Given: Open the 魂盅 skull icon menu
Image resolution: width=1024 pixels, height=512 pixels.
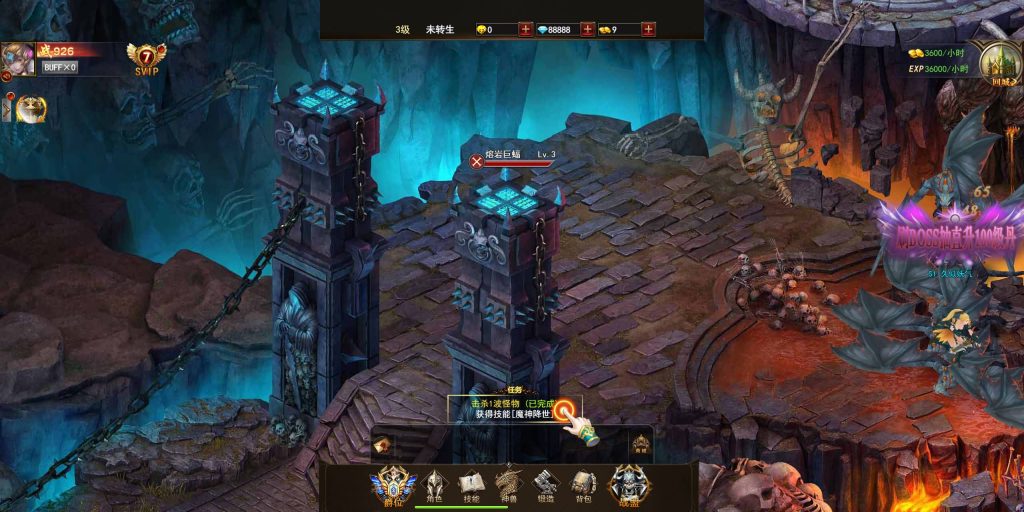Looking at the screenshot, I should click(x=629, y=485).
